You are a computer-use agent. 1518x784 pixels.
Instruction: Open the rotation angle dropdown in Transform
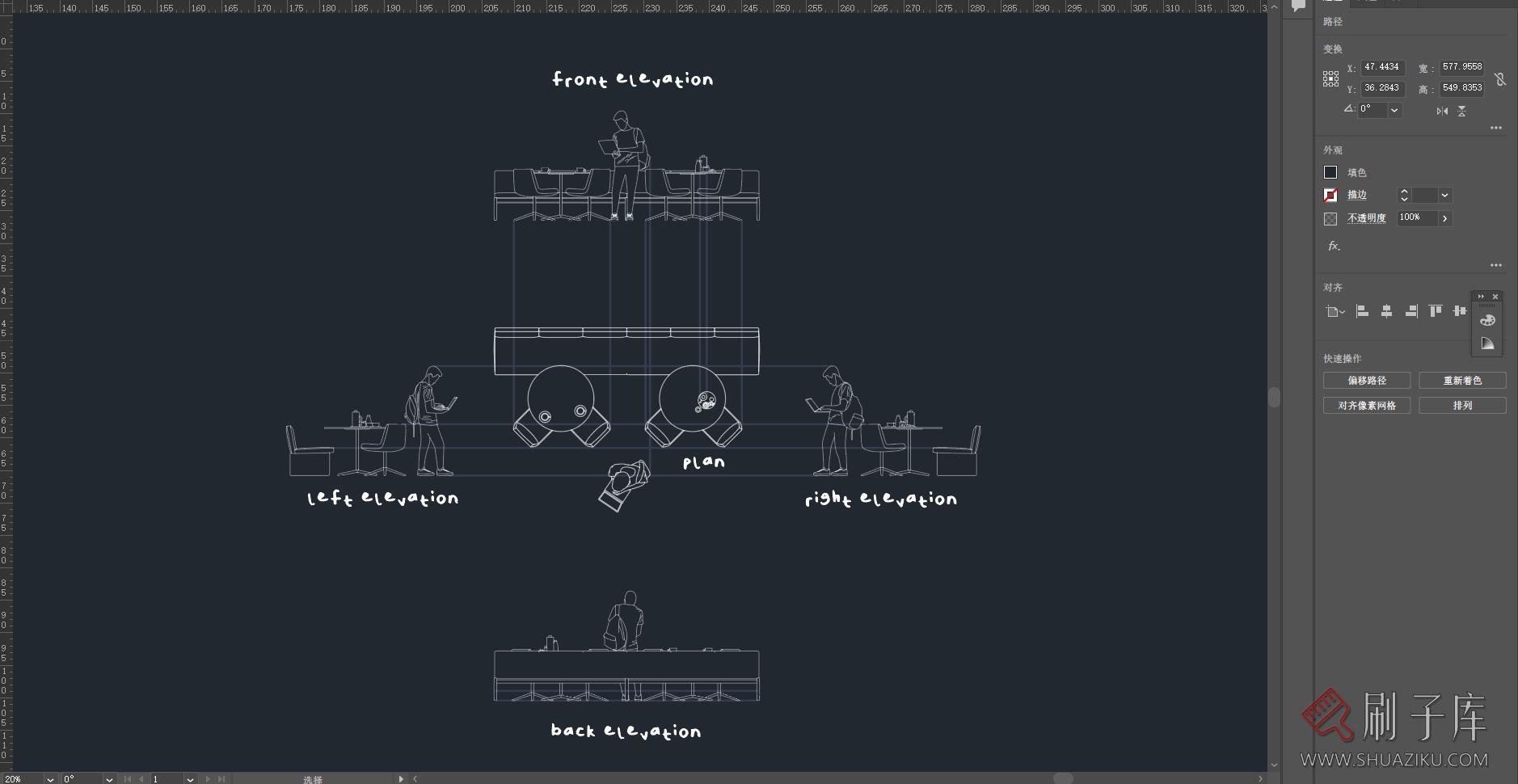coord(1394,110)
